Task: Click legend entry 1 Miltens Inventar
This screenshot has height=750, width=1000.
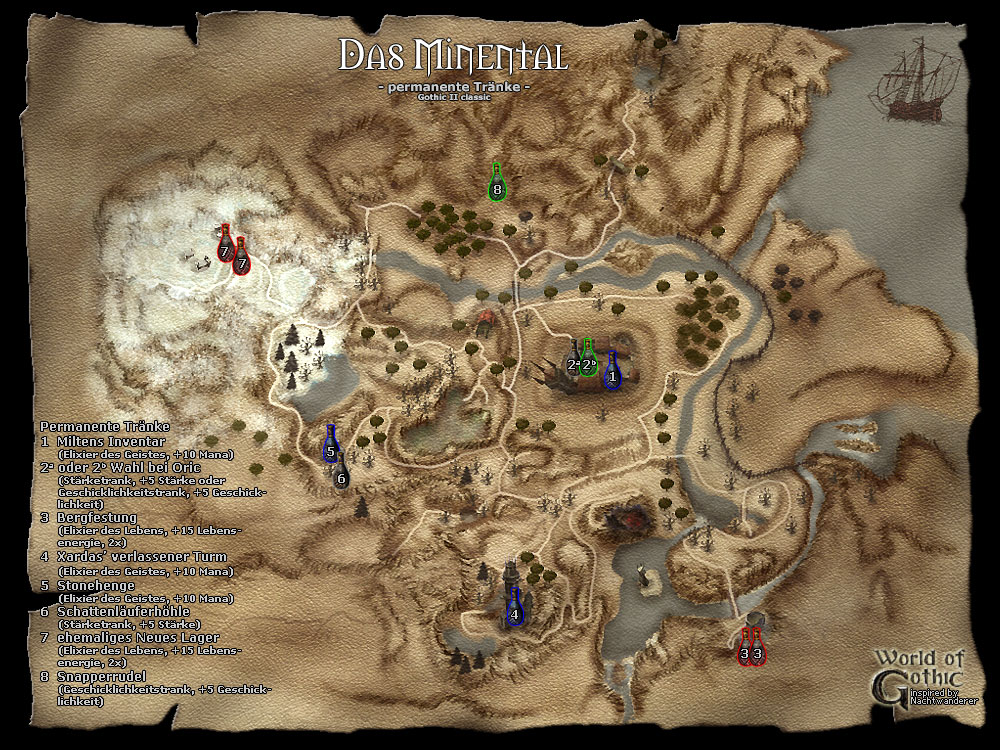Action: click(x=103, y=440)
